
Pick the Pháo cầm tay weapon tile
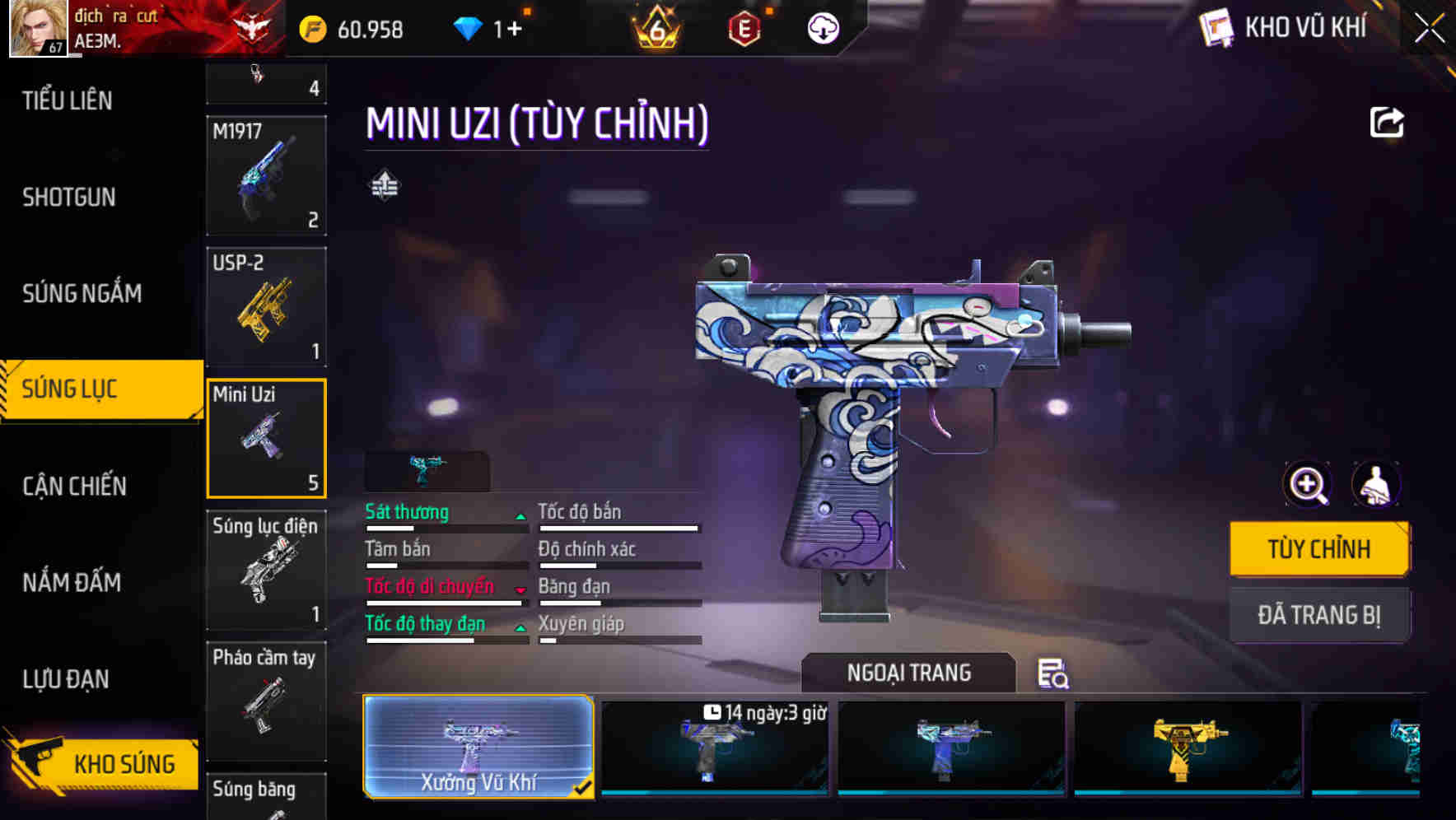tap(266, 701)
